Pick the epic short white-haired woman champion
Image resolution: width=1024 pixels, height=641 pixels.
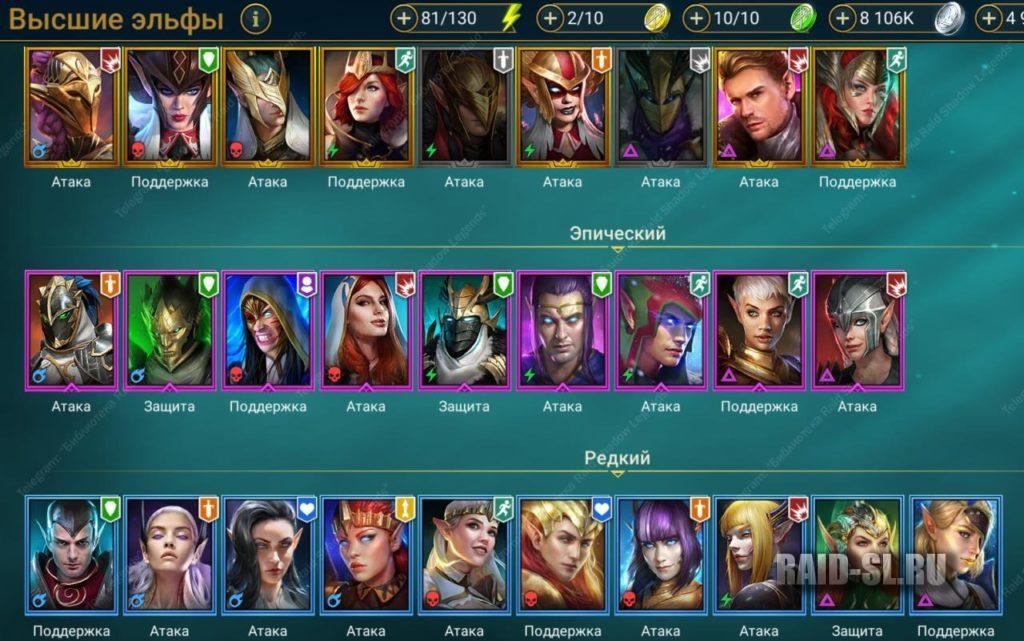[x=759, y=330]
